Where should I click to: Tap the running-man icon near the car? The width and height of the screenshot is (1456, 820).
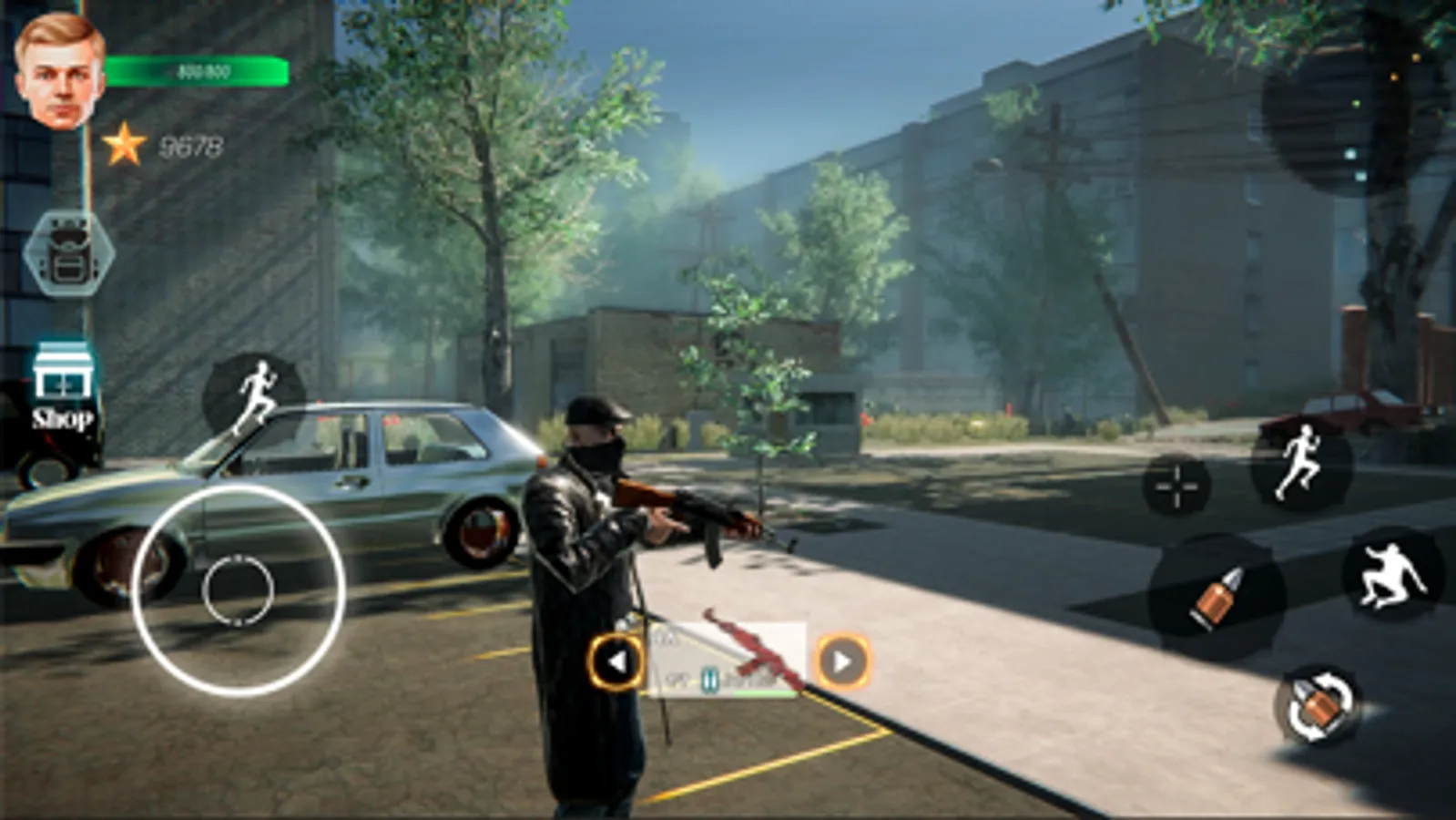tap(258, 390)
